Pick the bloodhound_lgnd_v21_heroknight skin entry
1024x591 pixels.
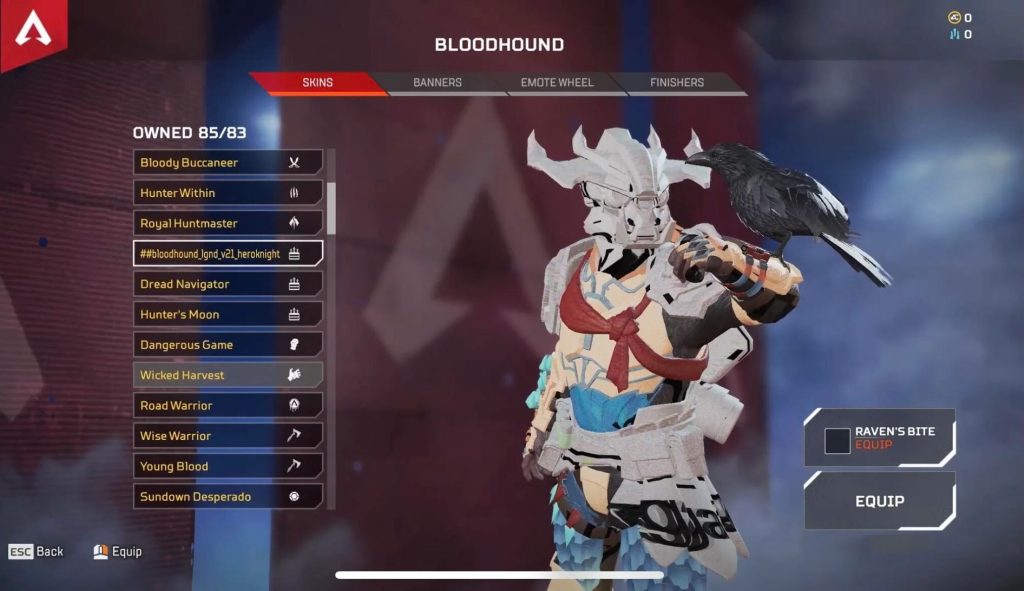(x=228, y=254)
